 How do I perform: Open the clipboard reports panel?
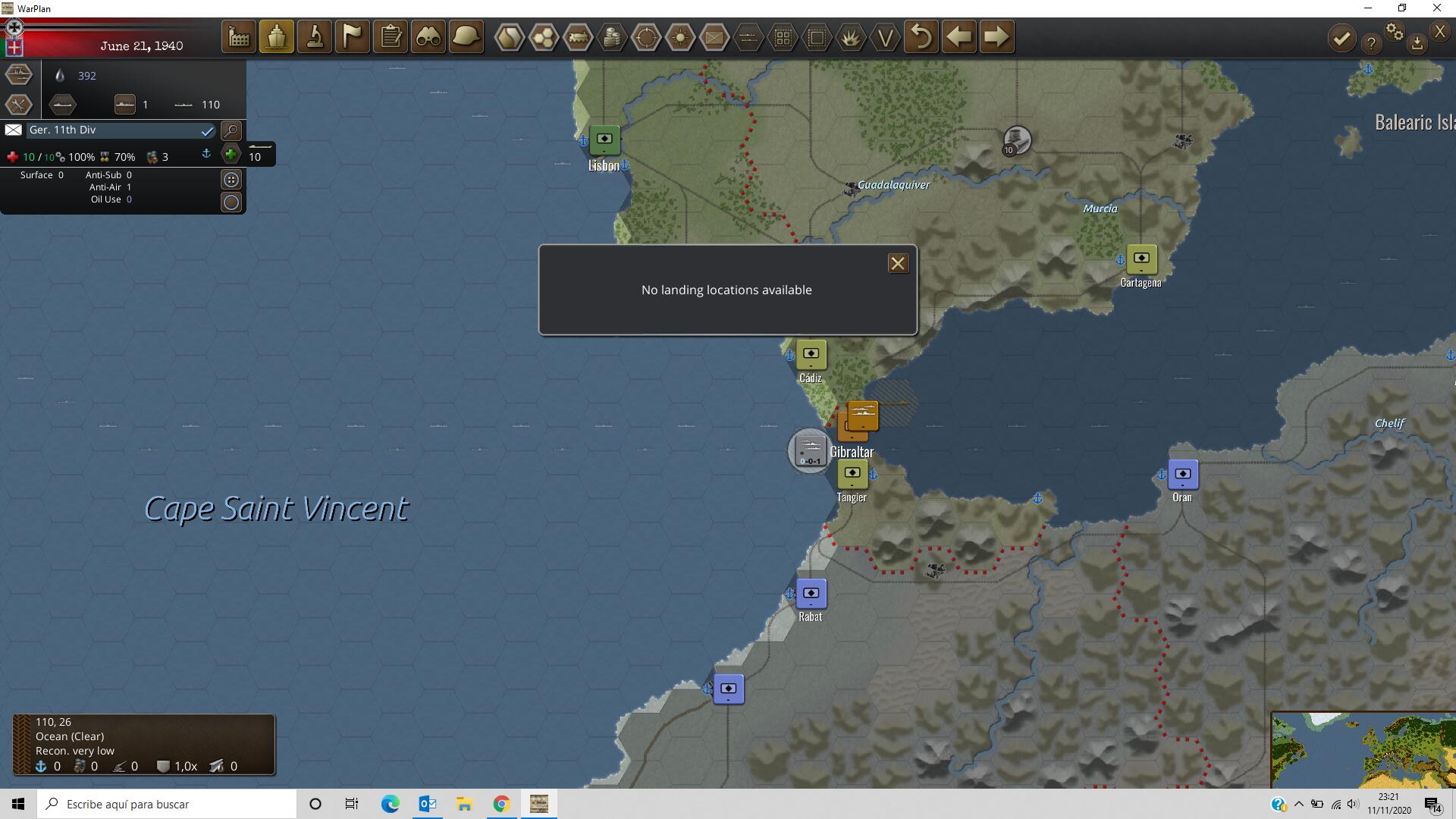[x=390, y=36]
